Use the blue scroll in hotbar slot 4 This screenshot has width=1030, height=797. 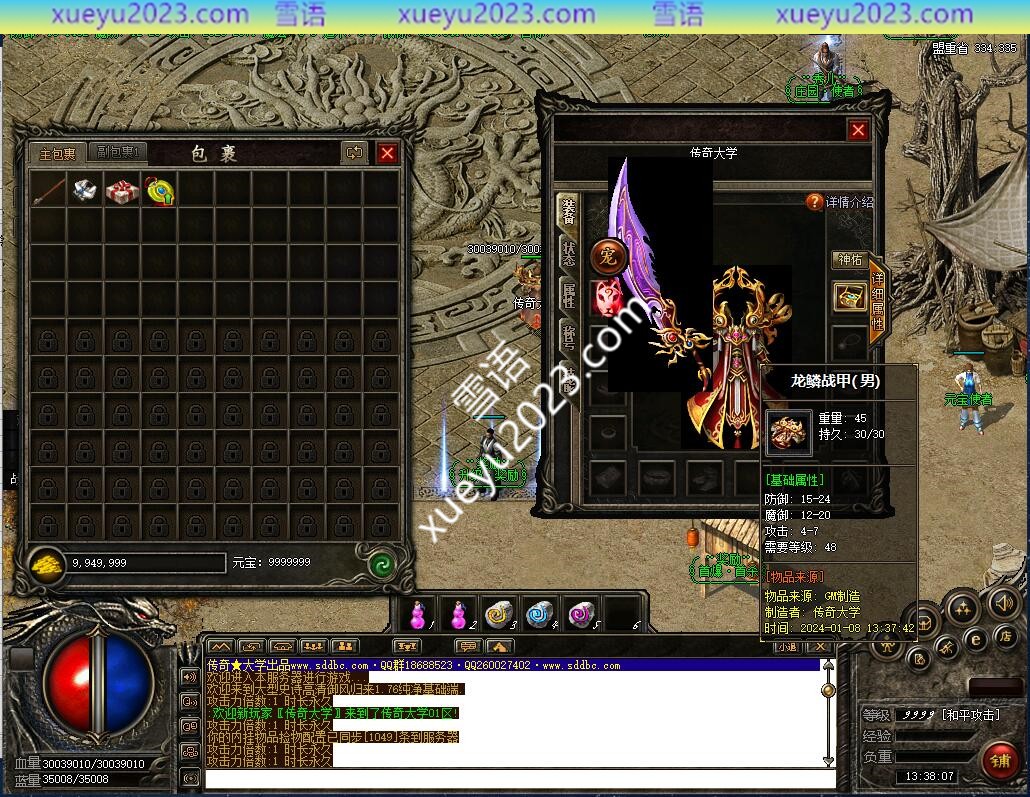pos(540,614)
